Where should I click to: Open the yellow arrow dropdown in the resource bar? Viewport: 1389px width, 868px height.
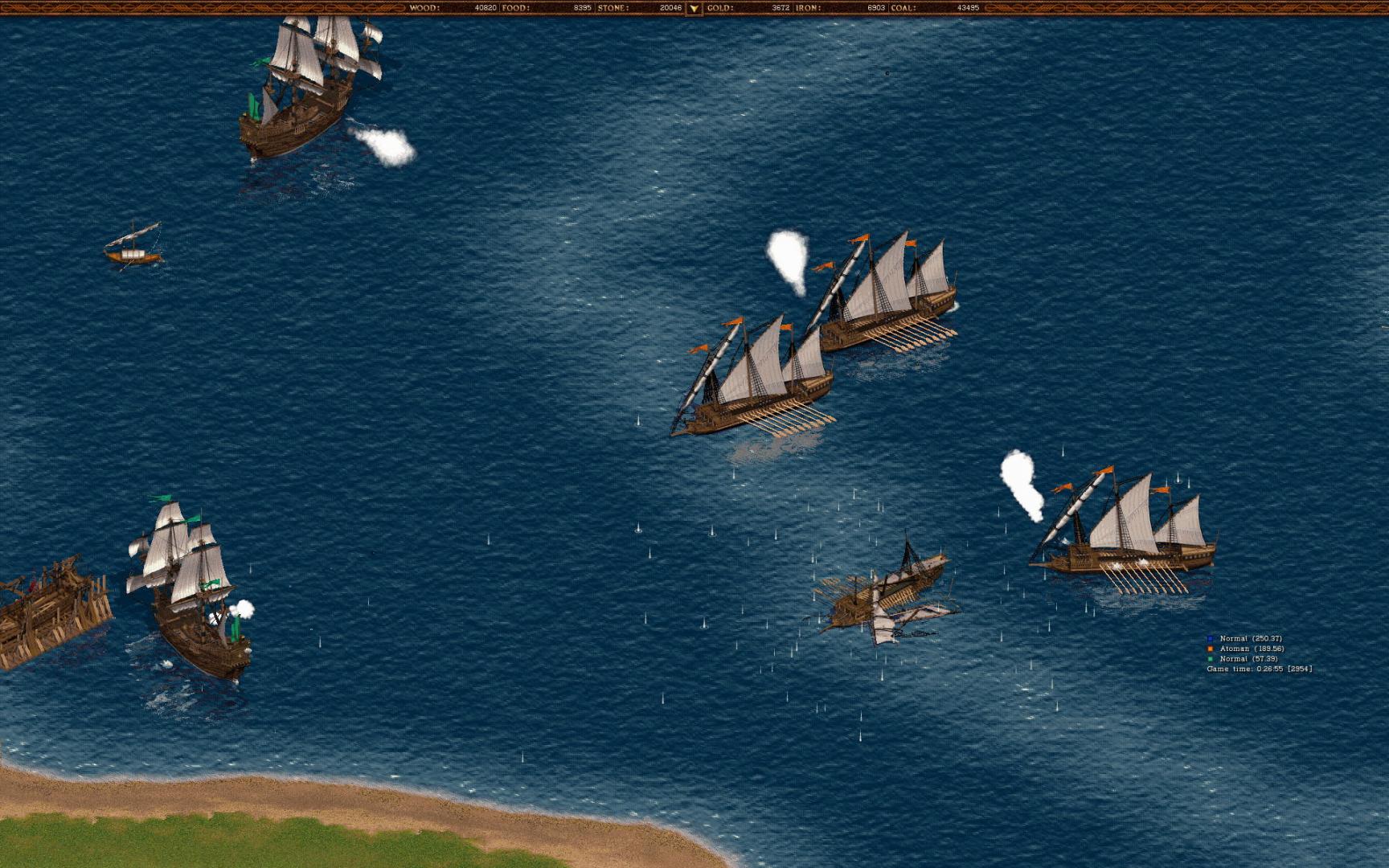click(693, 7)
